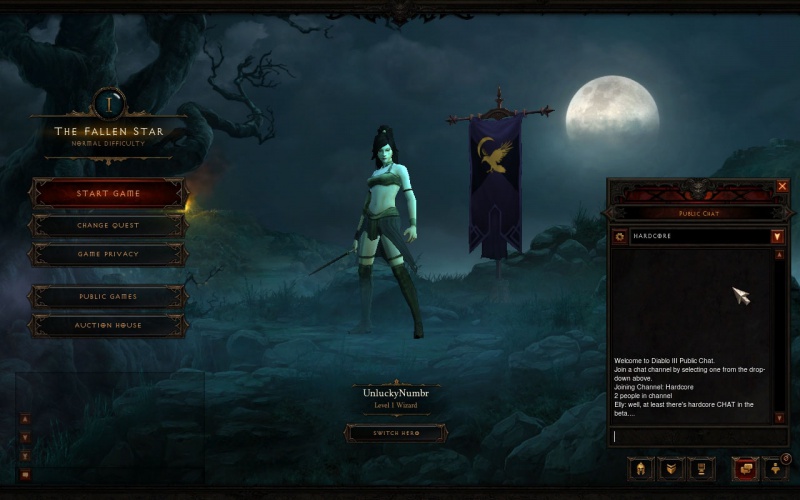Open the Hardcore chat channel dropdown
Screen dimensions: 800x500
(777, 237)
